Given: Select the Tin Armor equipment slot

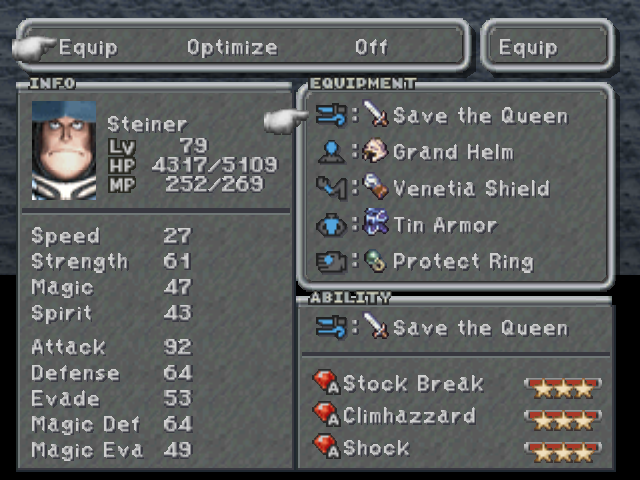Looking at the screenshot, I should (x=444, y=225).
